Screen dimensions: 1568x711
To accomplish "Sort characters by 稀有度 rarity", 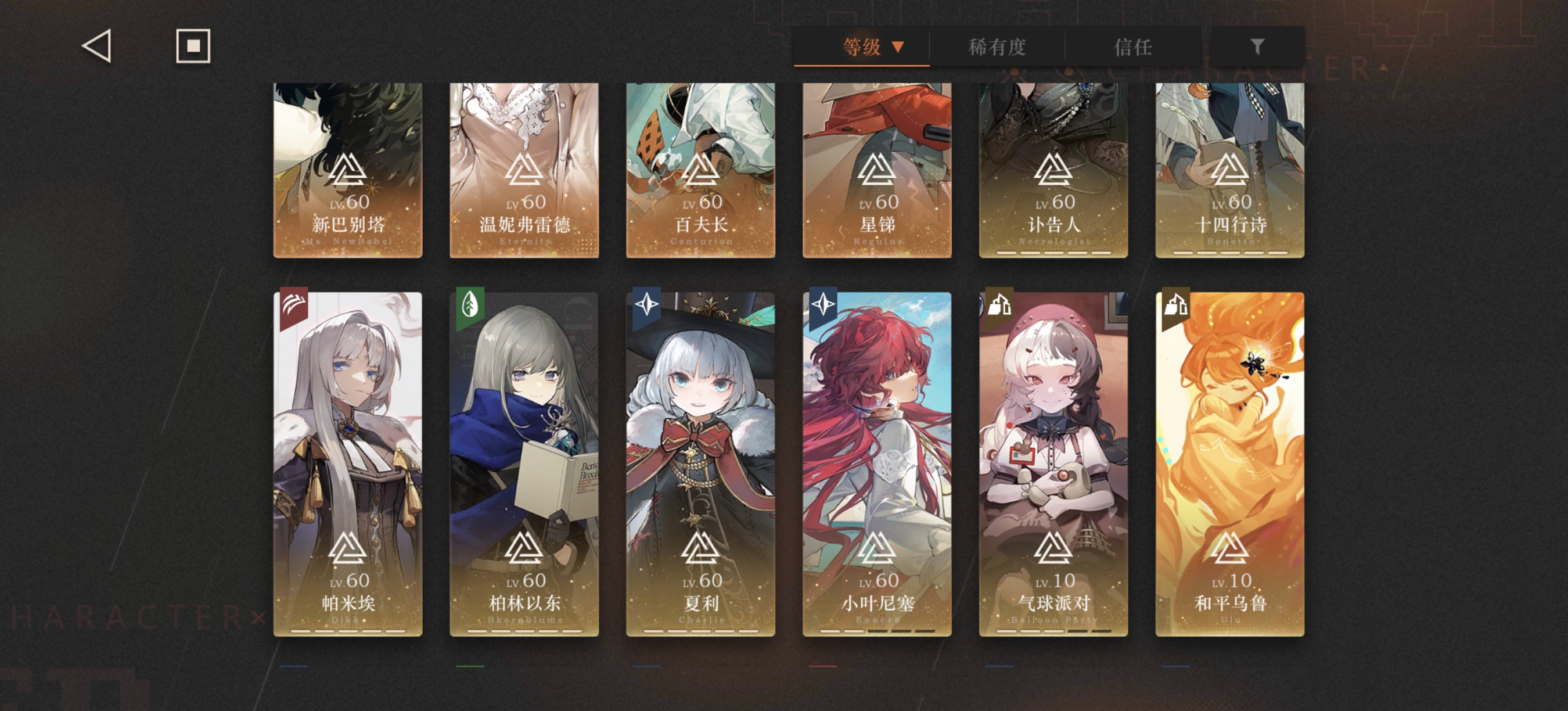I will click(x=997, y=47).
